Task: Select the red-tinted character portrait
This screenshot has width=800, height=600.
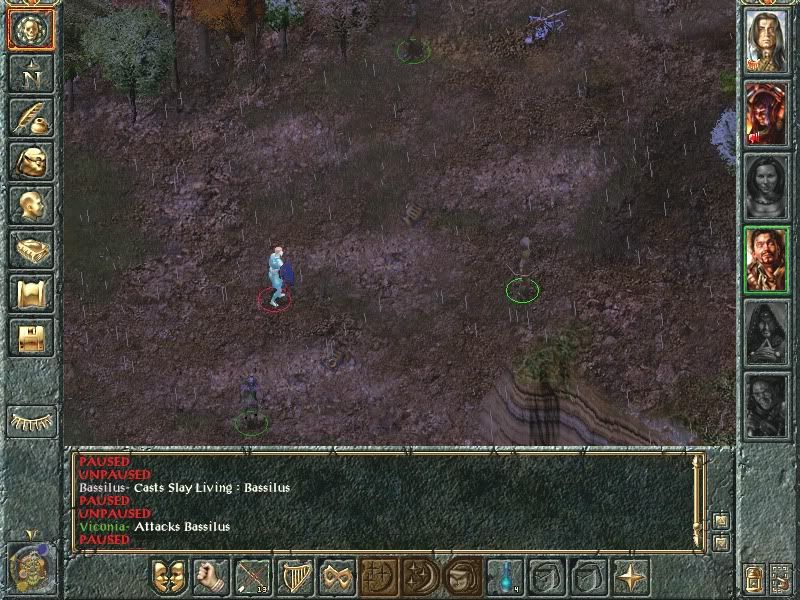Action: (x=767, y=113)
